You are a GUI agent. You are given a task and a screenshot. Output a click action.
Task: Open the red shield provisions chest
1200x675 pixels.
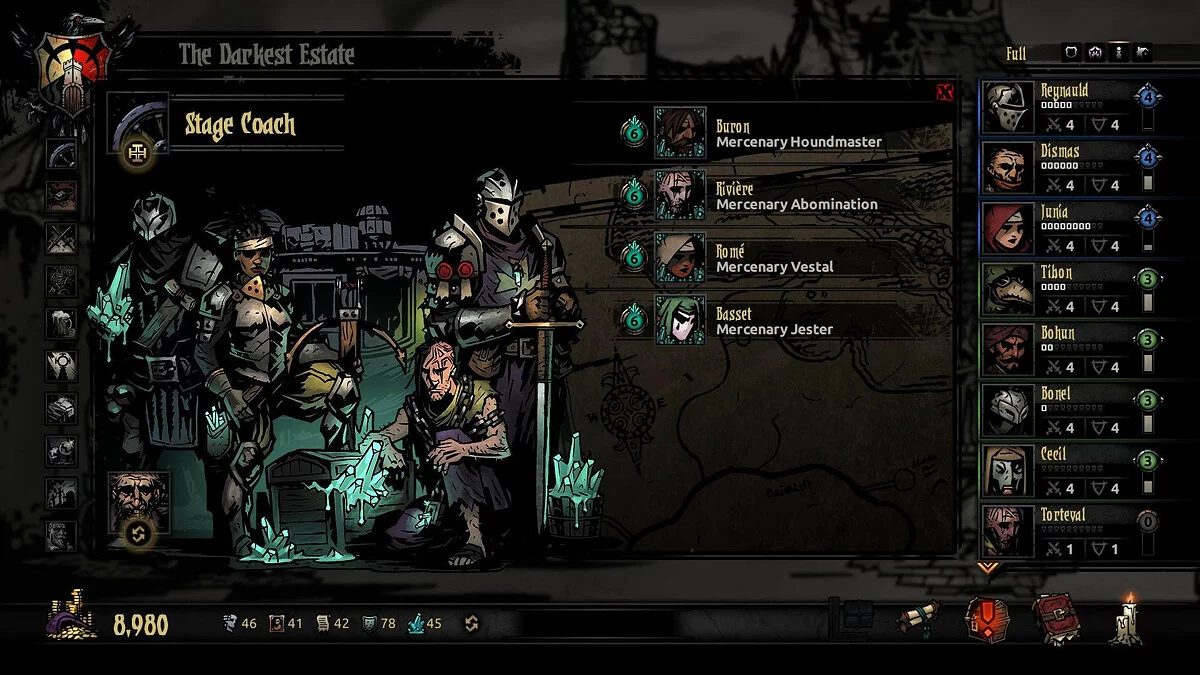(986, 620)
